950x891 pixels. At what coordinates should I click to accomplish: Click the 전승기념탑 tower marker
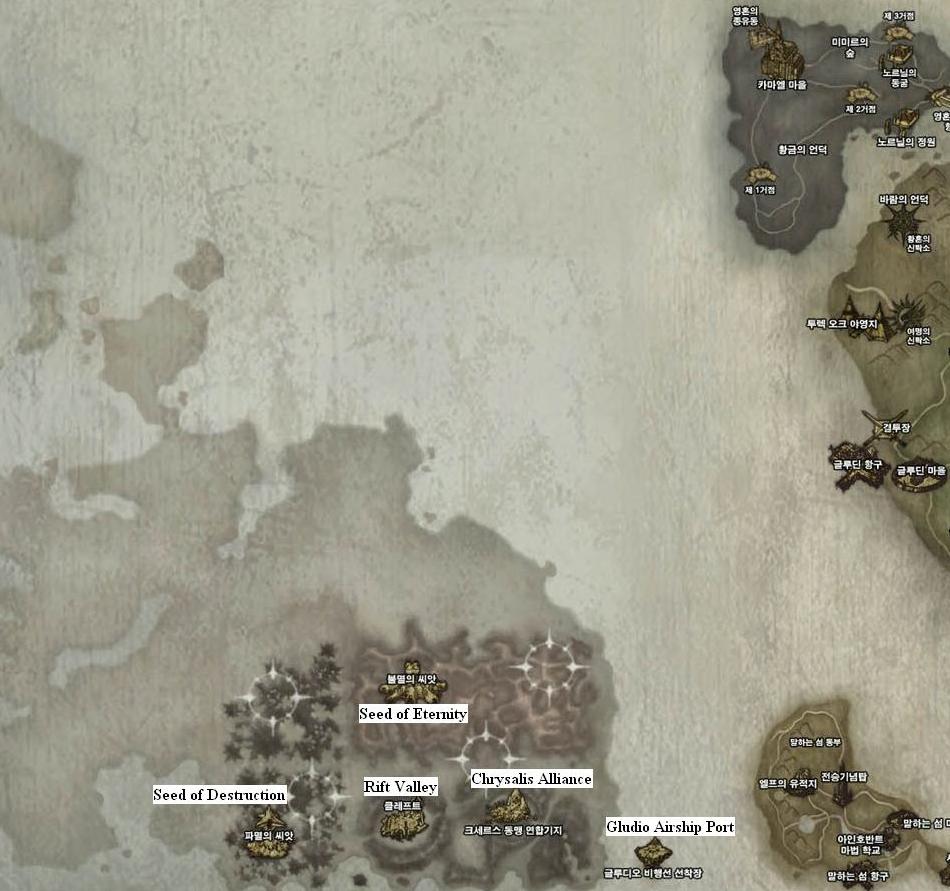pos(844,788)
